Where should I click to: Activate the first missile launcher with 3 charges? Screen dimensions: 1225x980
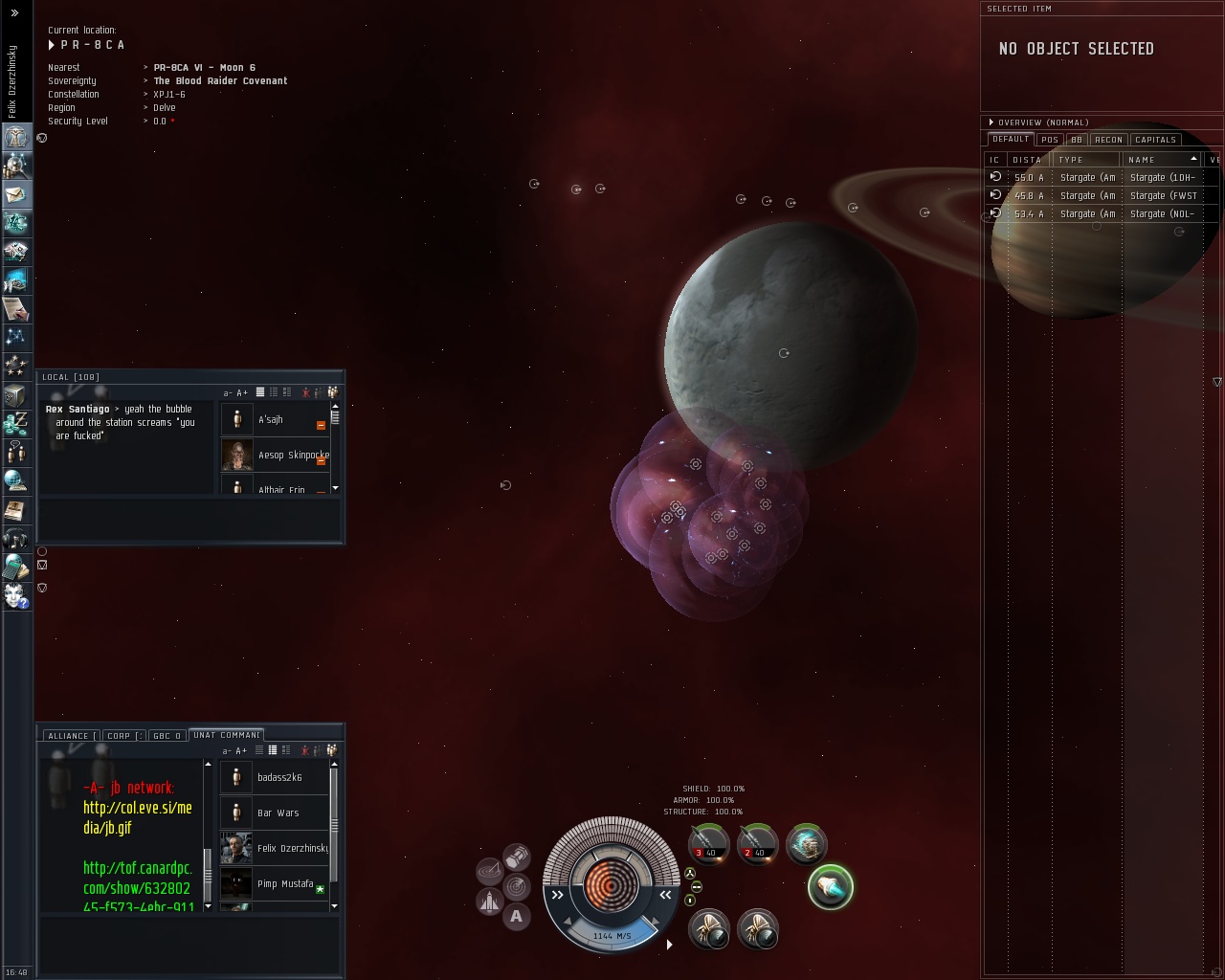point(708,843)
